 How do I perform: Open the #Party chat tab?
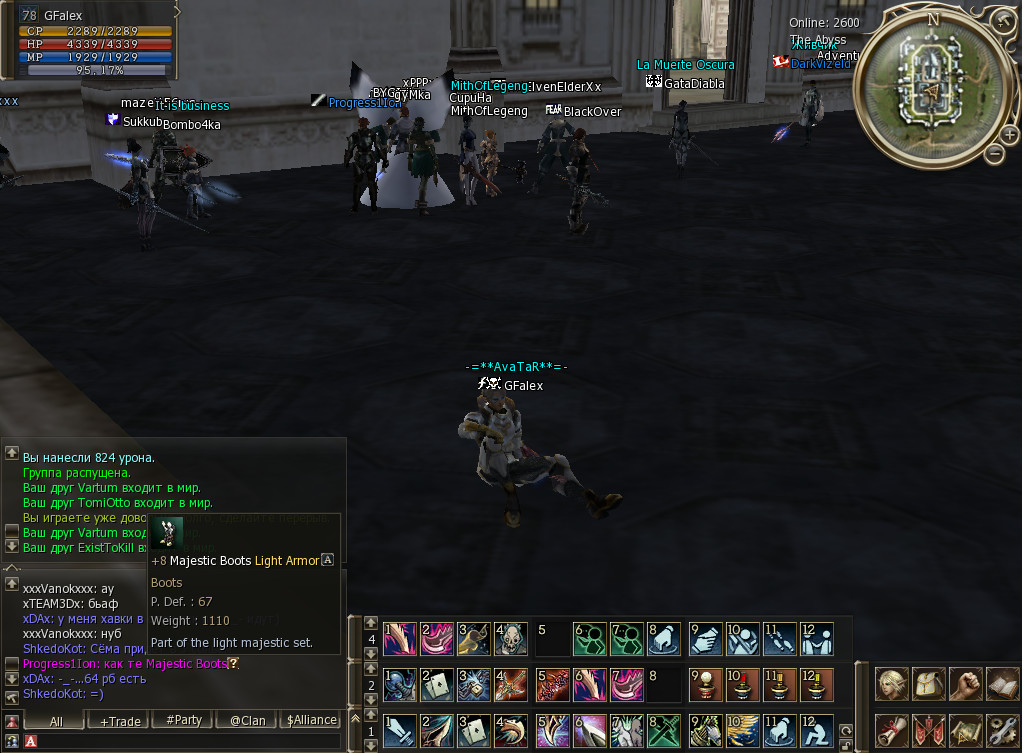tap(184, 720)
